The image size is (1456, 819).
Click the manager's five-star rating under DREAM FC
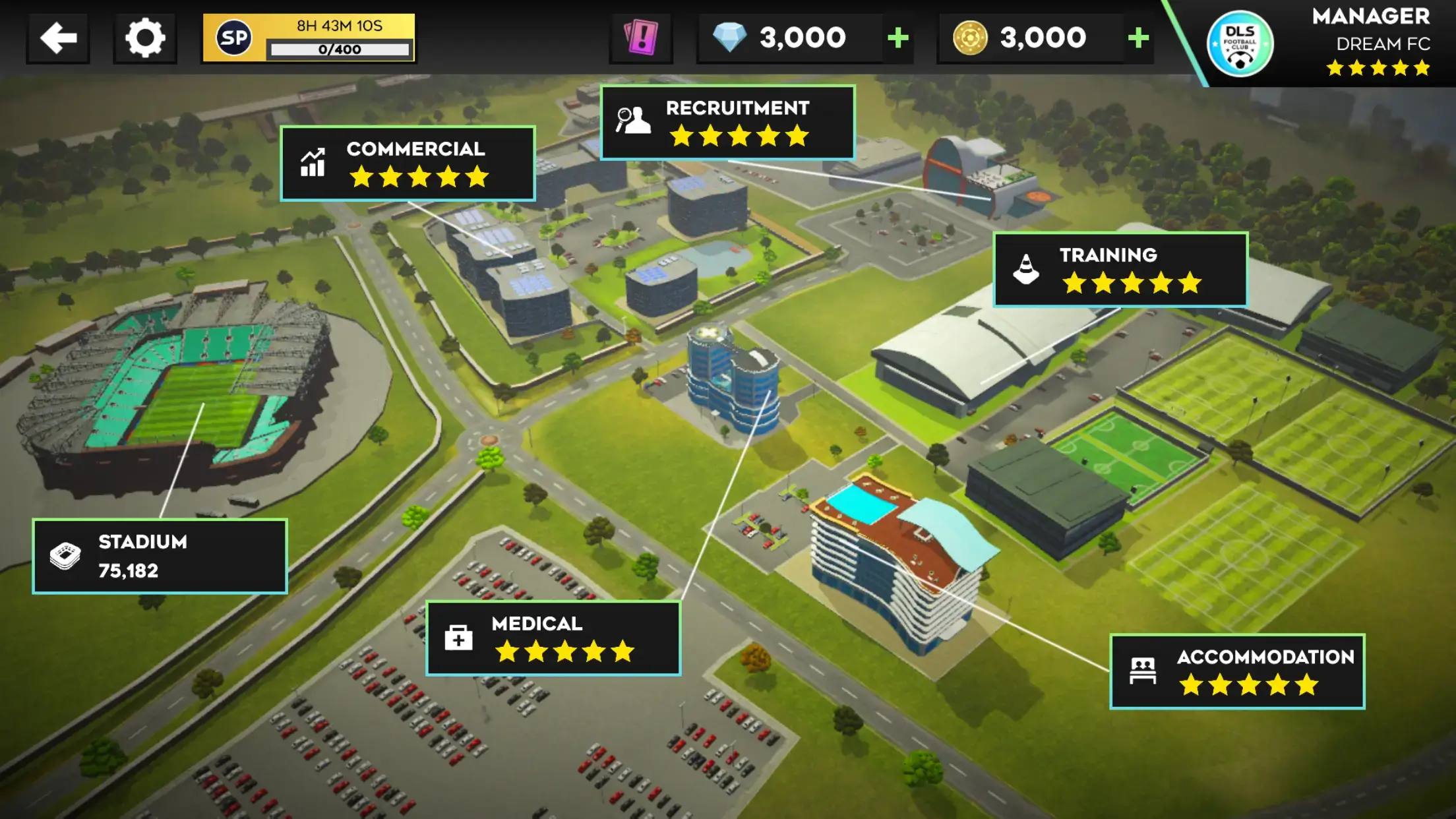tap(1378, 66)
